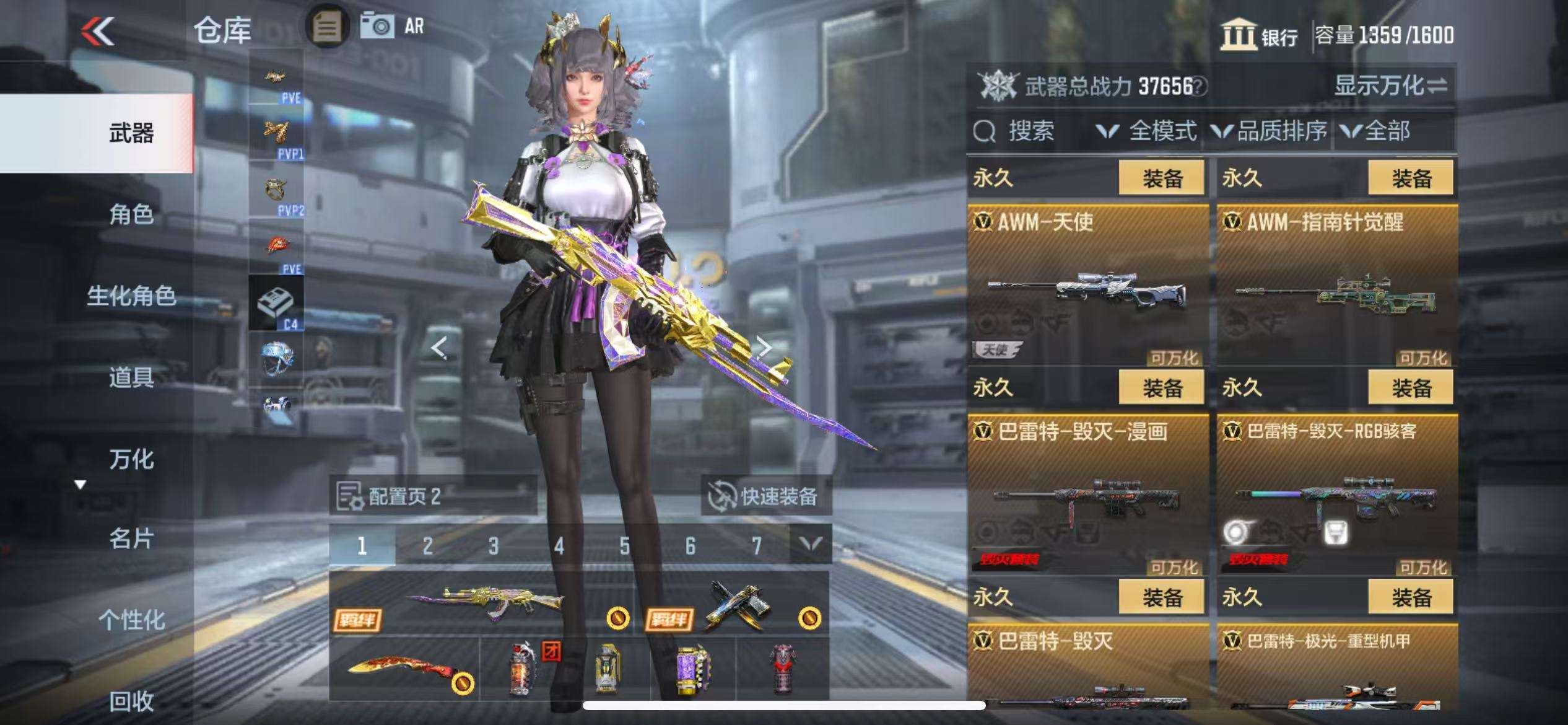Switch to the 生化角色 category
Image resolution: width=1568 pixels, height=725 pixels.
(131, 296)
